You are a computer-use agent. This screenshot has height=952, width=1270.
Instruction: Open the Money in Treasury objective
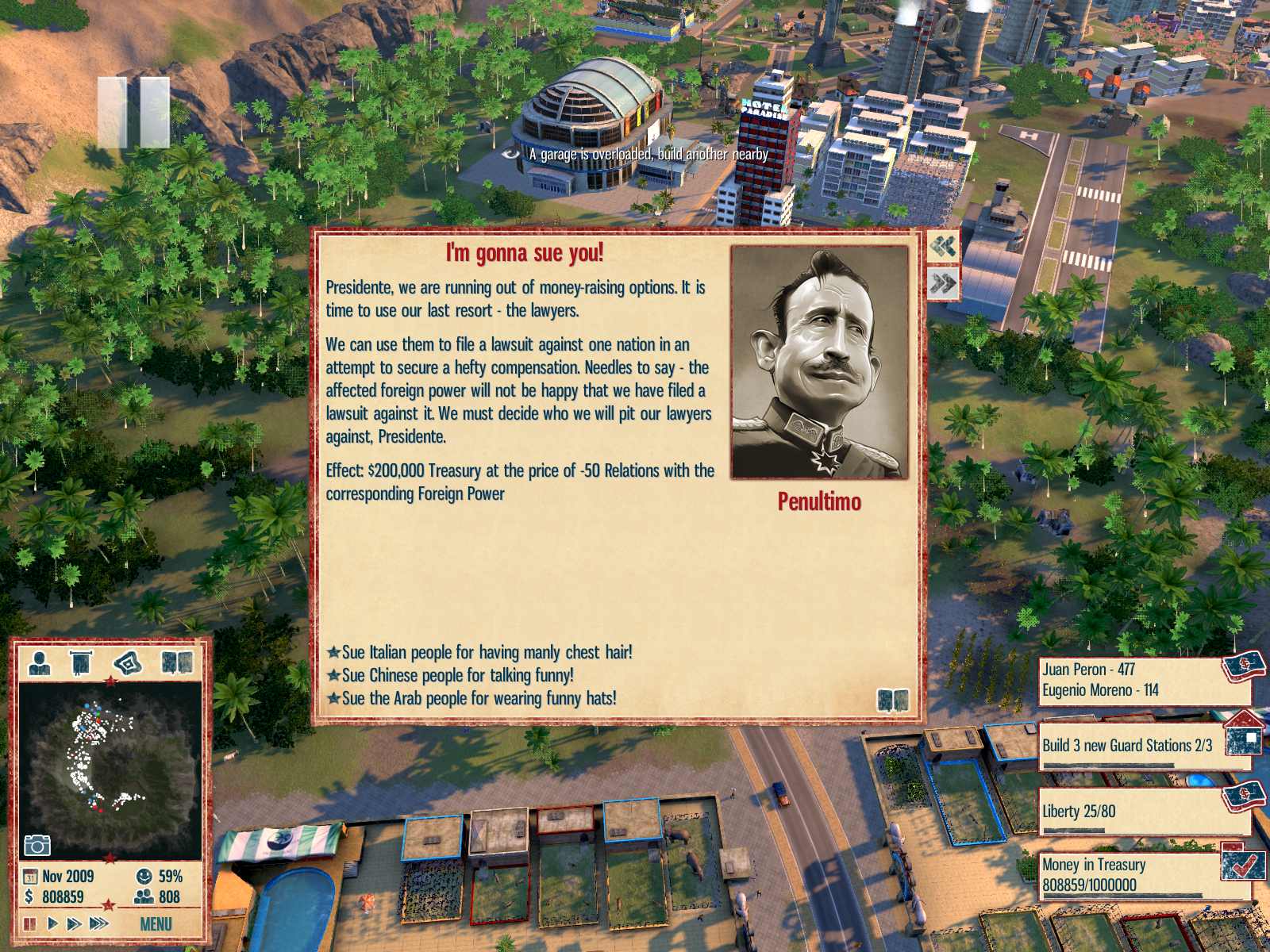(1127, 874)
